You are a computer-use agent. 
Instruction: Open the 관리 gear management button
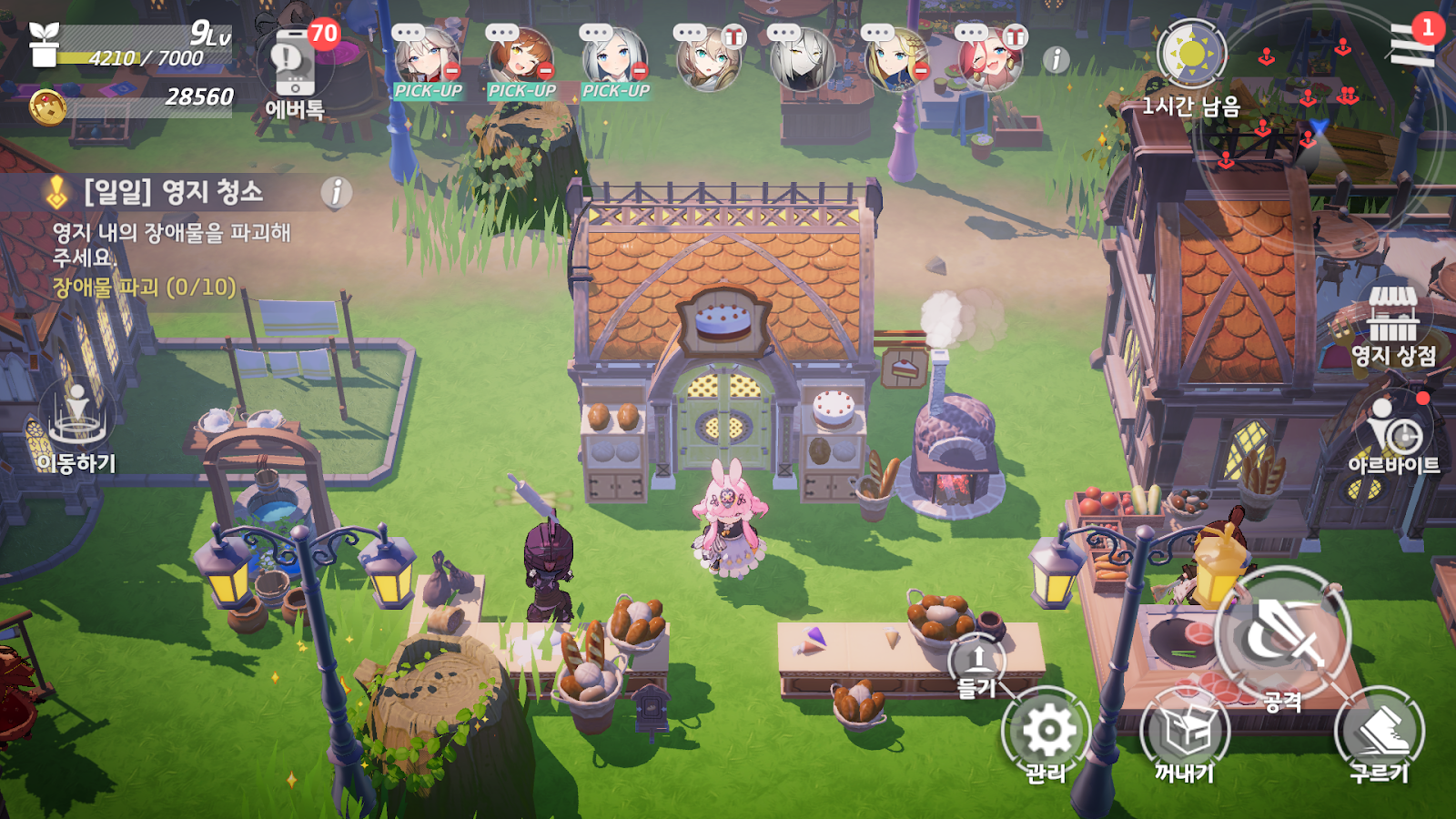click(1046, 733)
